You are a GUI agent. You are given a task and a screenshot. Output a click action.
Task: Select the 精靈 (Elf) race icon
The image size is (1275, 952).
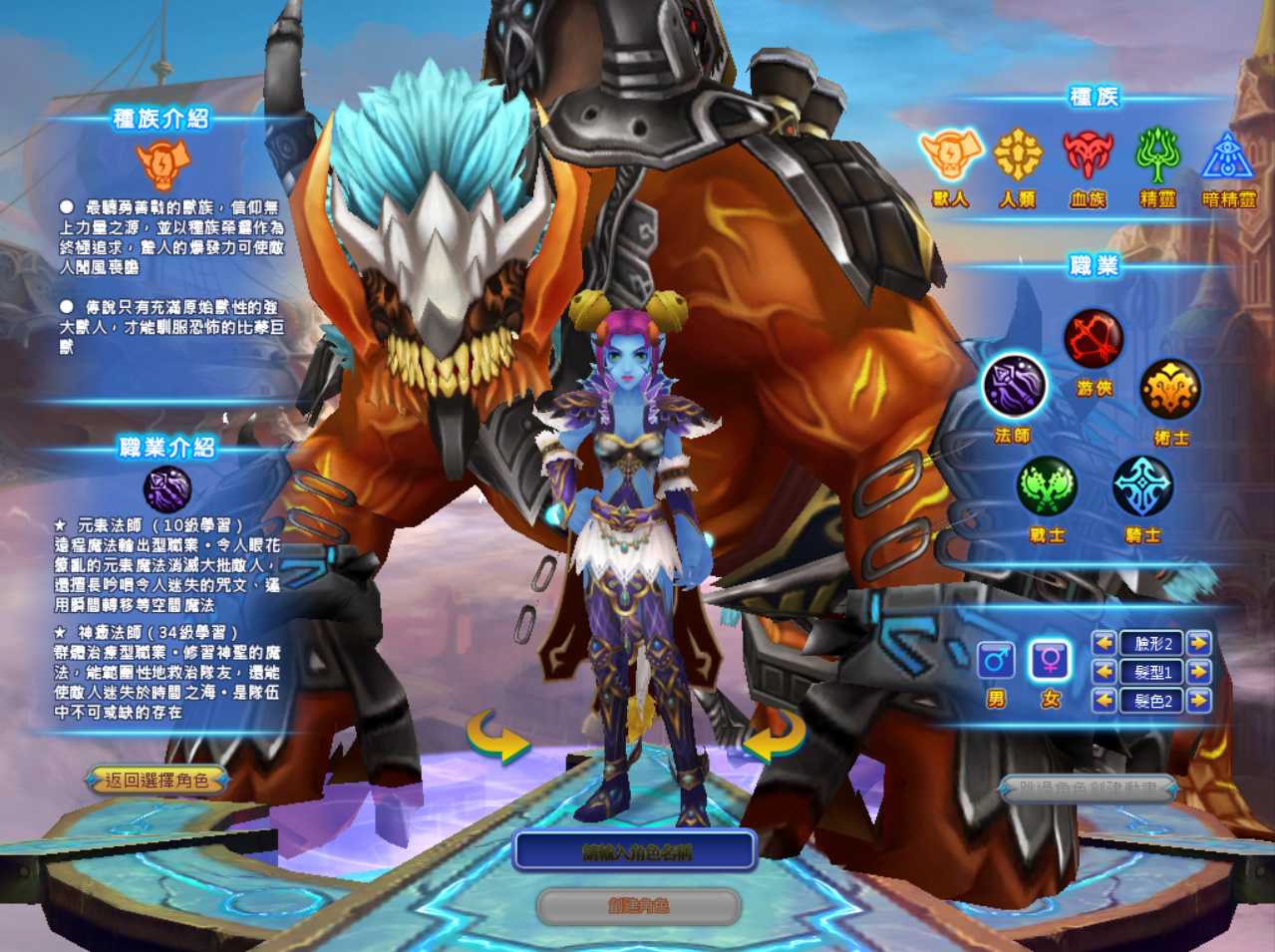(x=1157, y=156)
